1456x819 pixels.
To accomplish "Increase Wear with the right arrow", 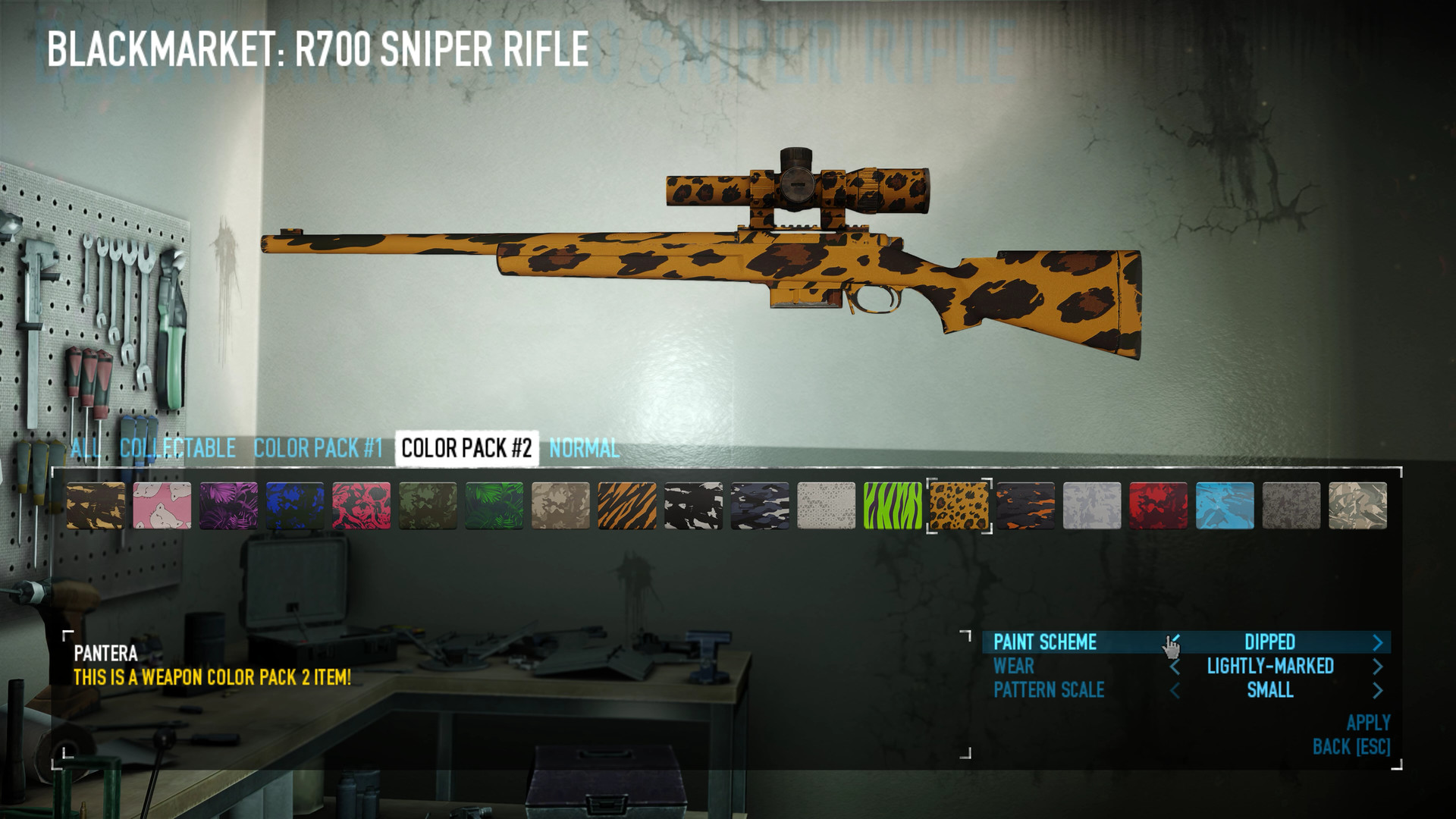I will (x=1378, y=667).
